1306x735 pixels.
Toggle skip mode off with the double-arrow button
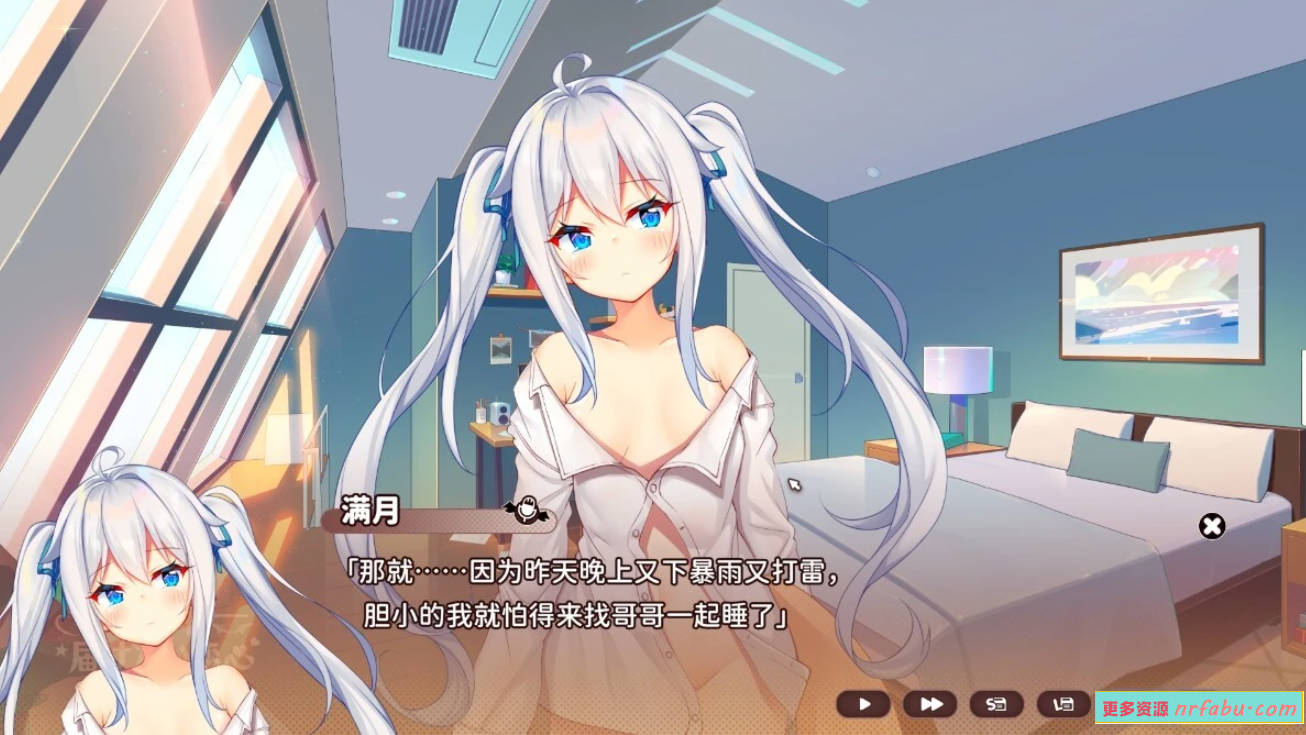point(929,703)
